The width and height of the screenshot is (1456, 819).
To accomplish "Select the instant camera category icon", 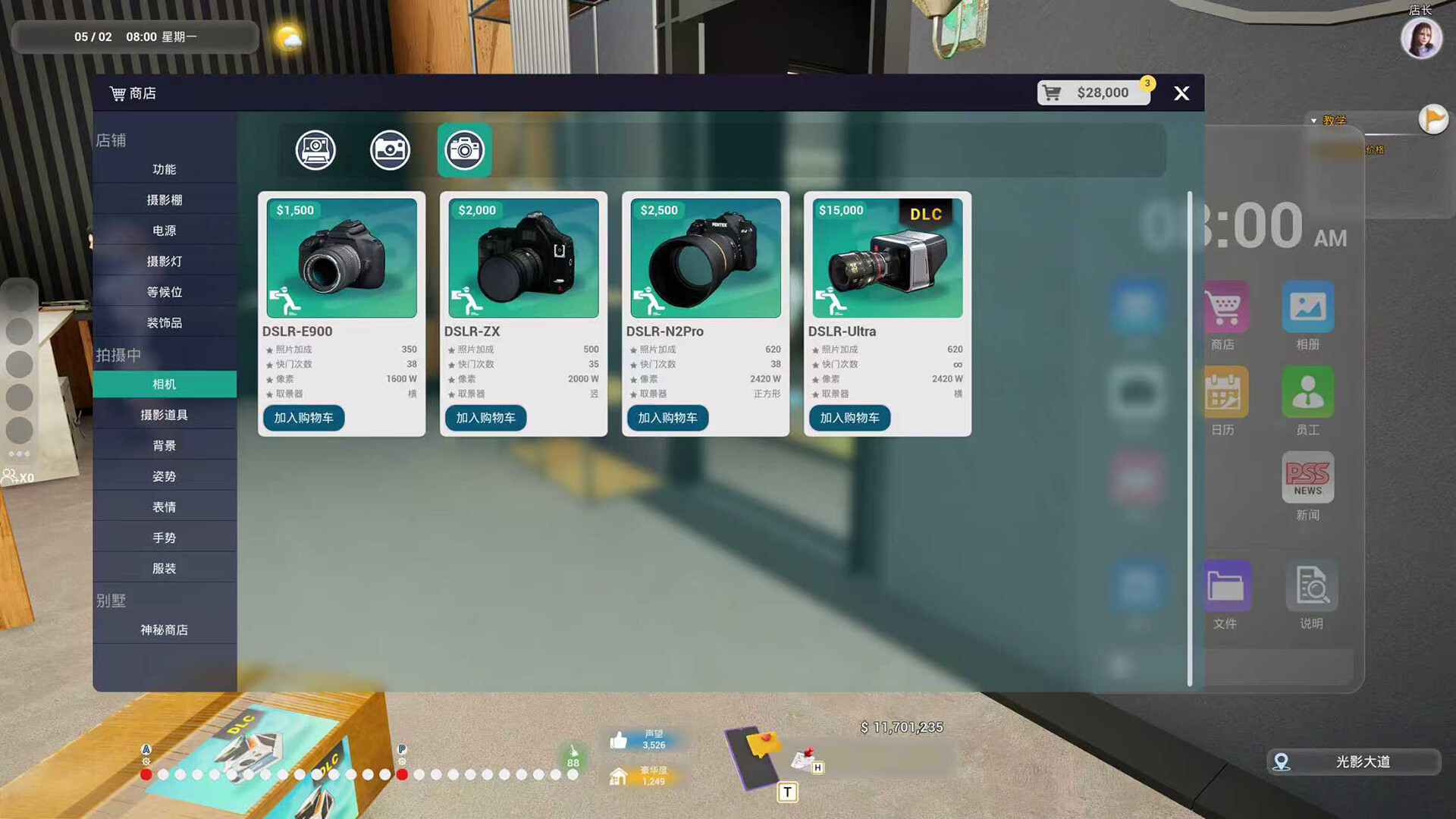I will [x=315, y=149].
